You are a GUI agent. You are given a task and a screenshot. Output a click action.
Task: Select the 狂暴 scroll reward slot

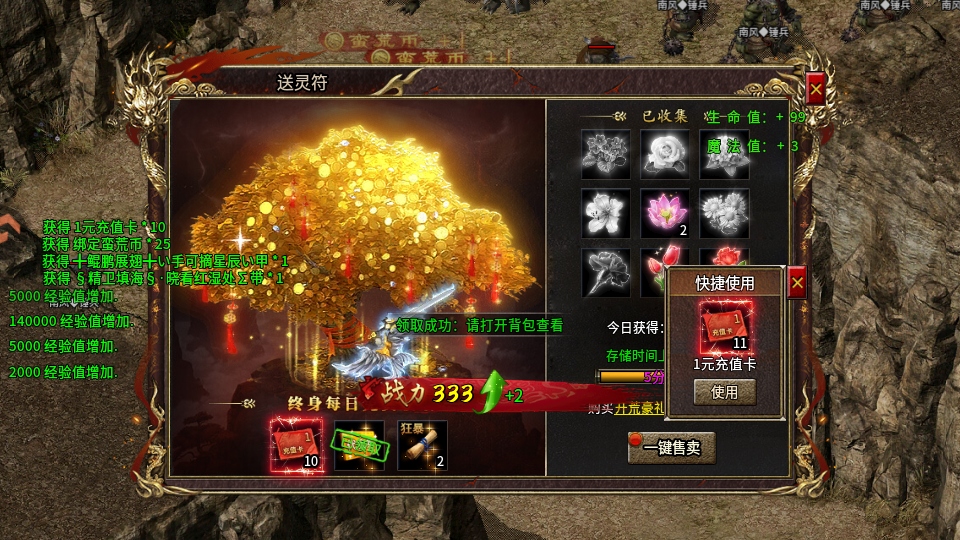(x=422, y=445)
